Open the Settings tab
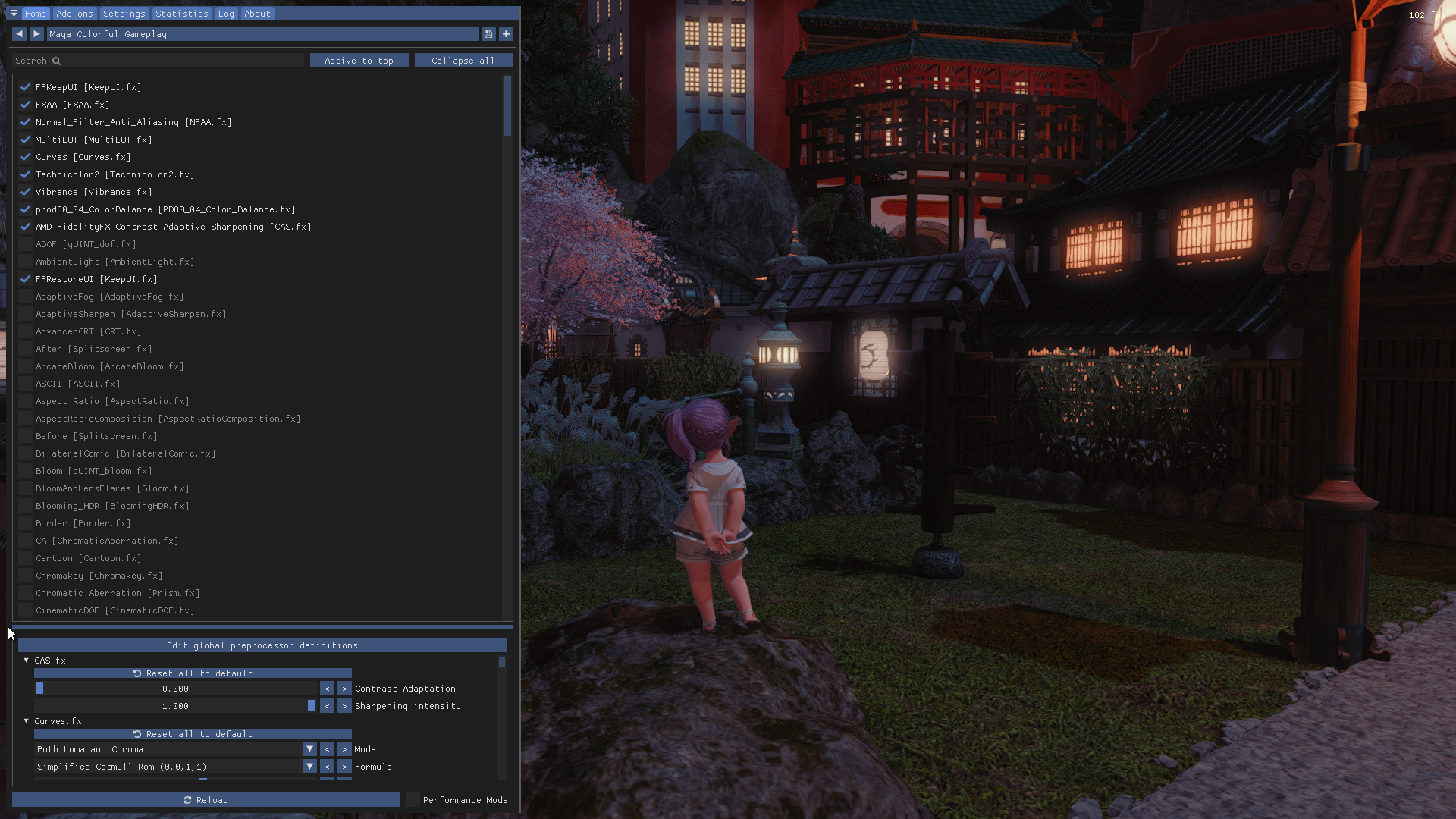 (x=124, y=14)
